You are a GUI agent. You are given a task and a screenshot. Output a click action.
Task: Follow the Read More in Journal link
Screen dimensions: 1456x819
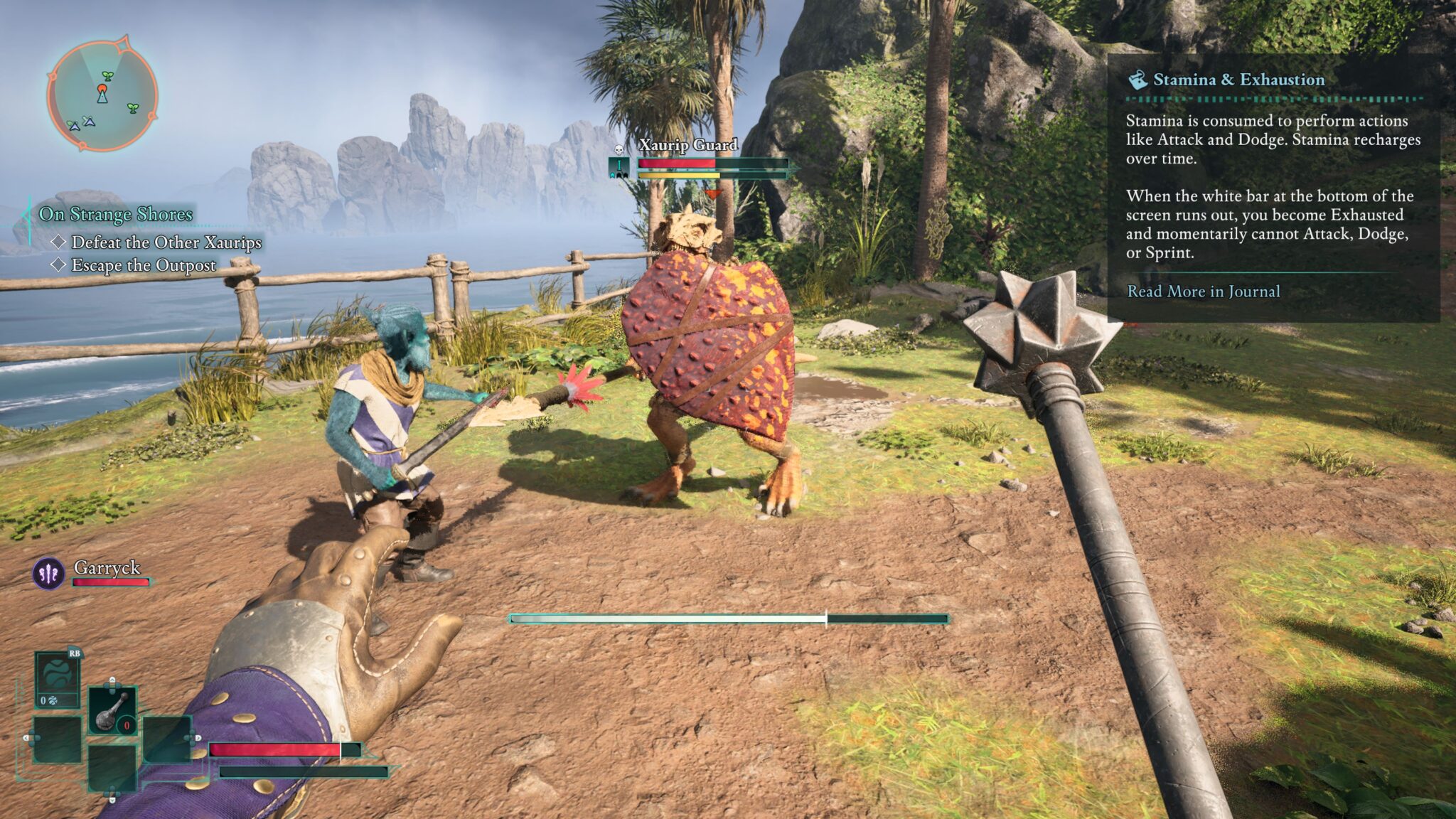tap(1203, 291)
